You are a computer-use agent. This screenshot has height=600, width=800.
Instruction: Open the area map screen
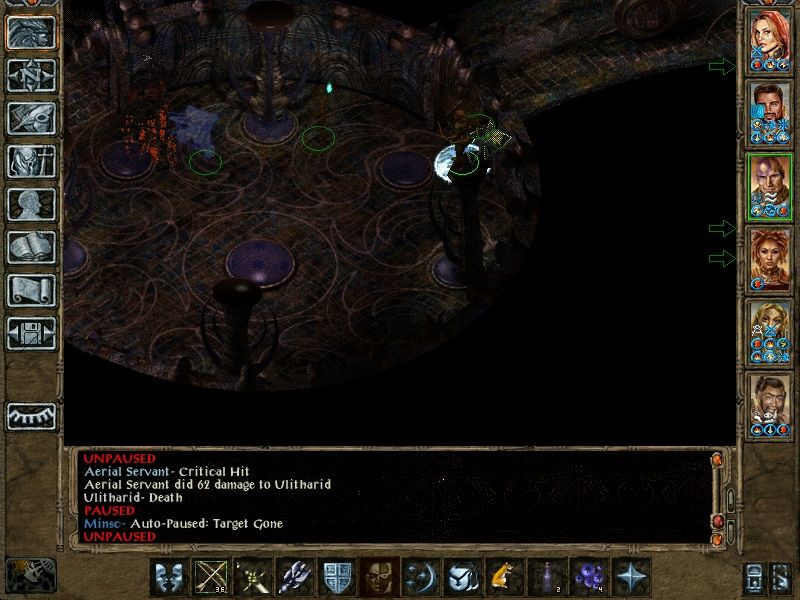coord(32,73)
